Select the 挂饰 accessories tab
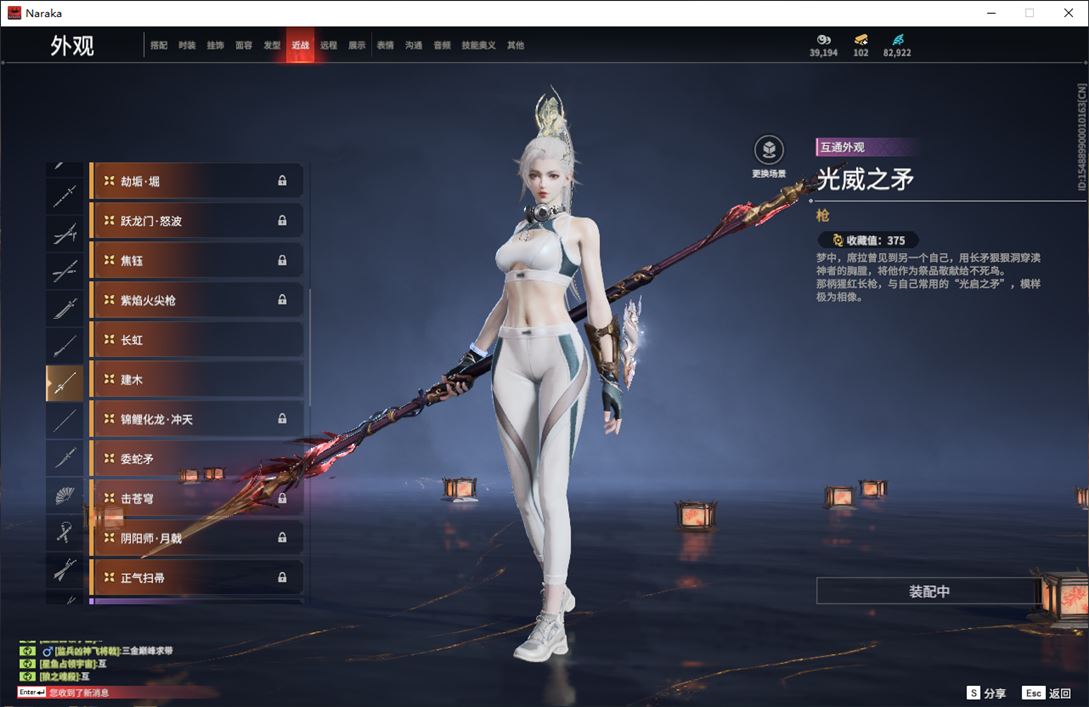This screenshot has width=1089, height=707. (x=215, y=45)
